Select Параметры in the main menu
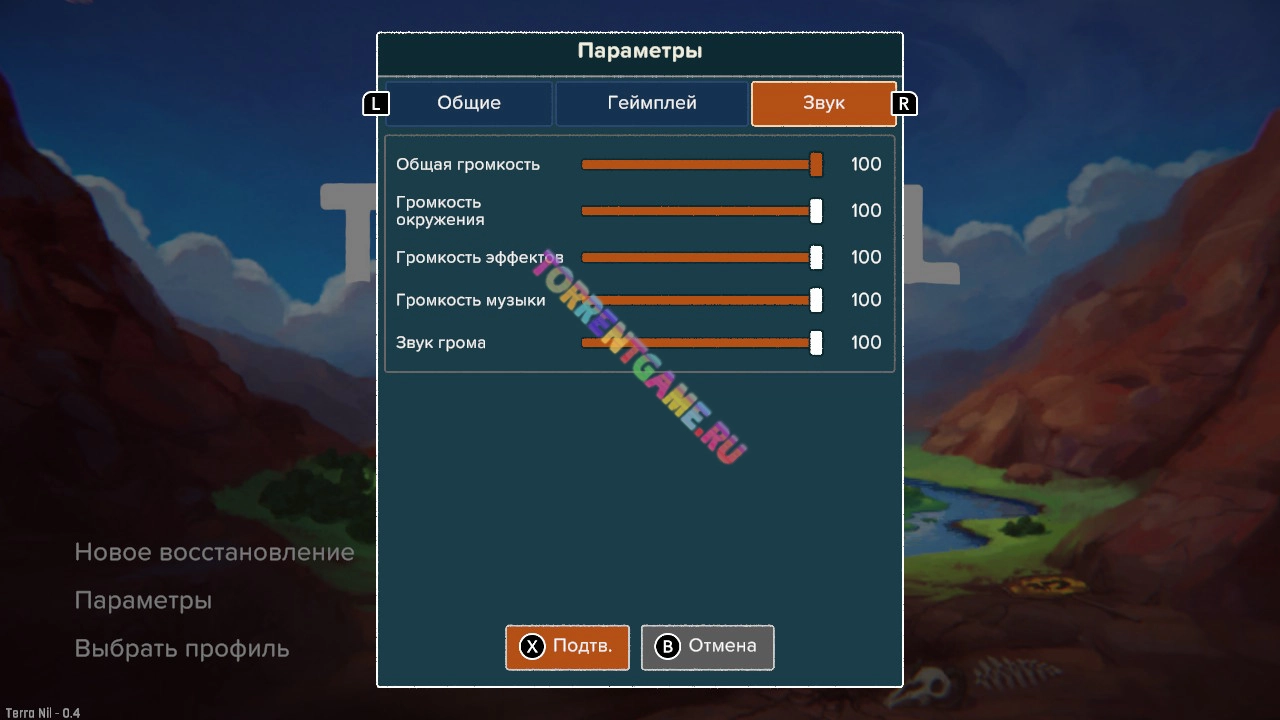Viewport: 1280px width, 720px height. [143, 599]
